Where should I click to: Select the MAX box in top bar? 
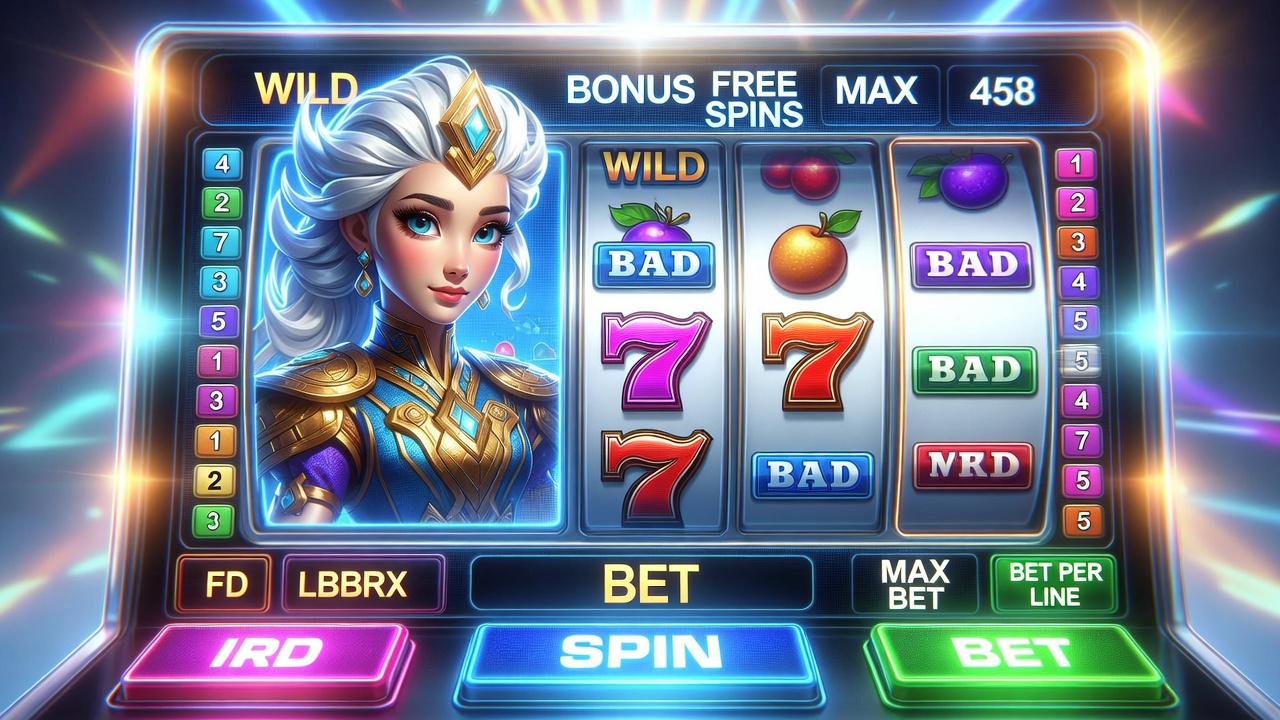pyautogui.click(x=877, y=93)
